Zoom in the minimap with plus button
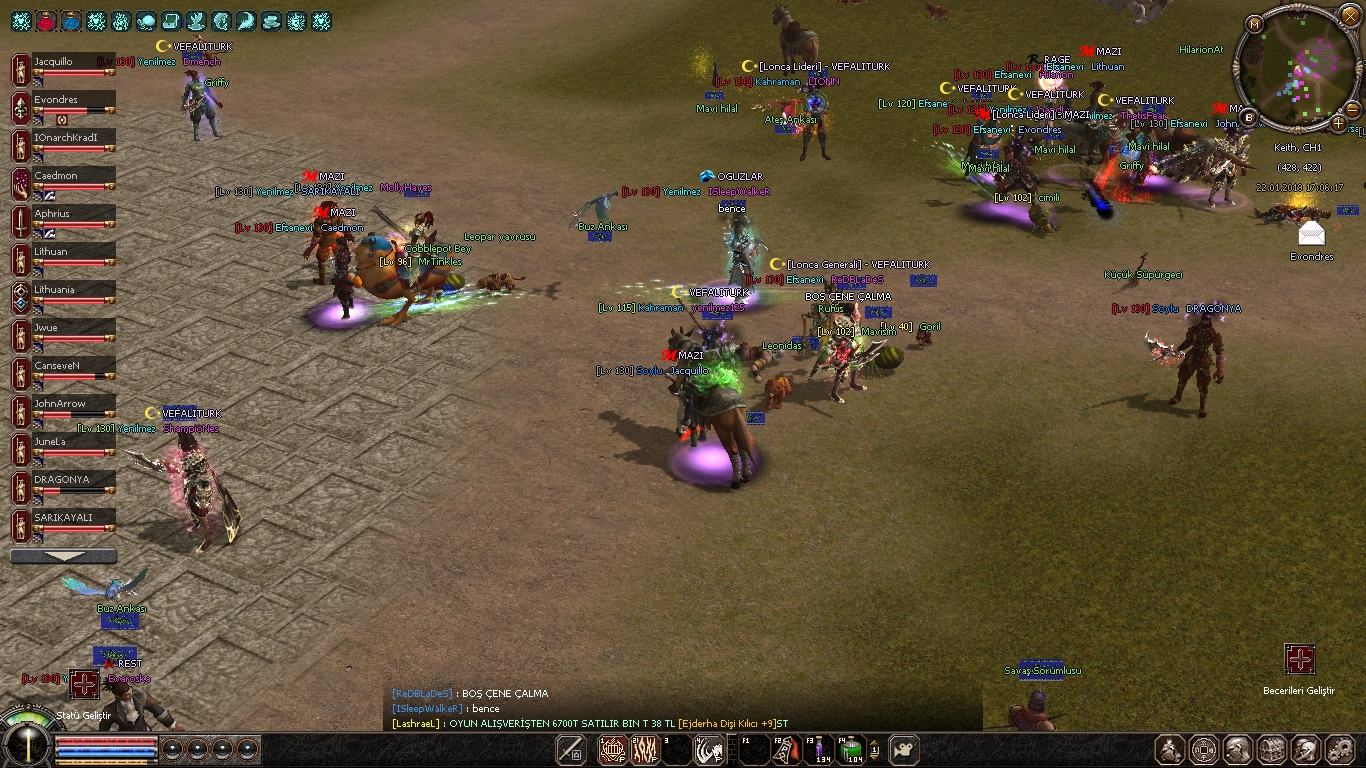The image size is (1366, 768). (x=1339, y=123)
